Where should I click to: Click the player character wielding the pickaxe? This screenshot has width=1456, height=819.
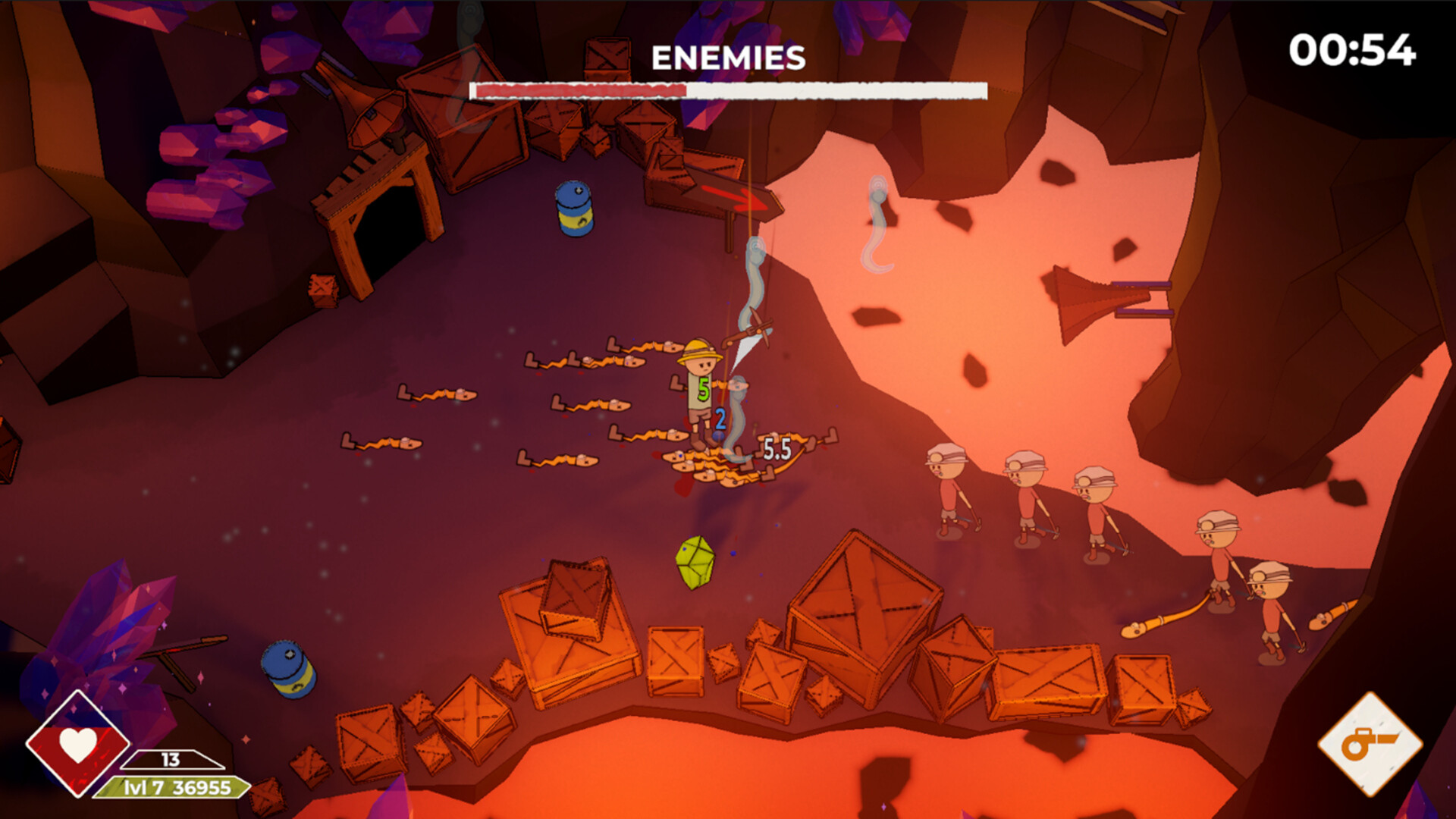(x=701, y=387)
